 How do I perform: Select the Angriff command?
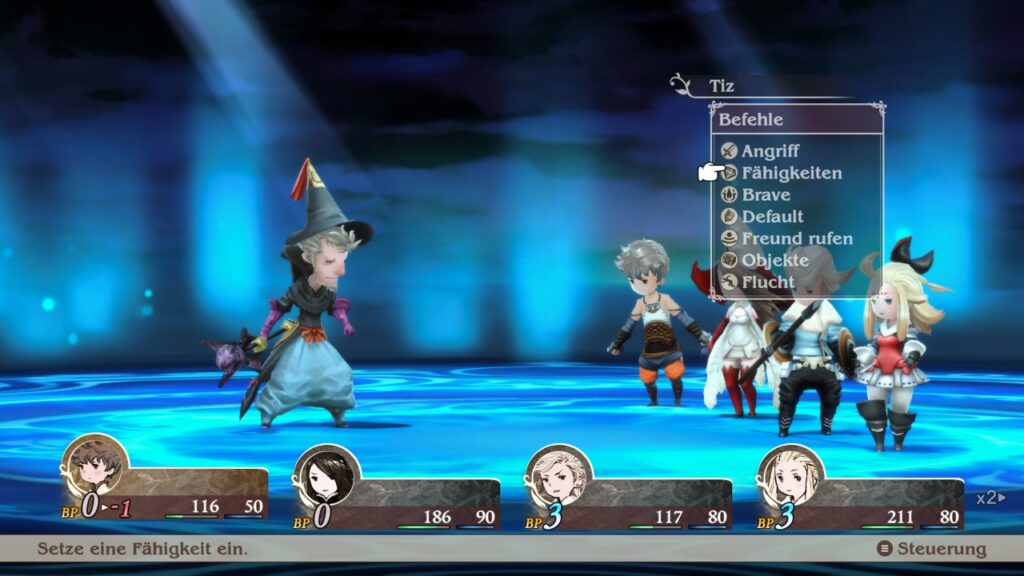pyautogui.click(x=770, y=151)
